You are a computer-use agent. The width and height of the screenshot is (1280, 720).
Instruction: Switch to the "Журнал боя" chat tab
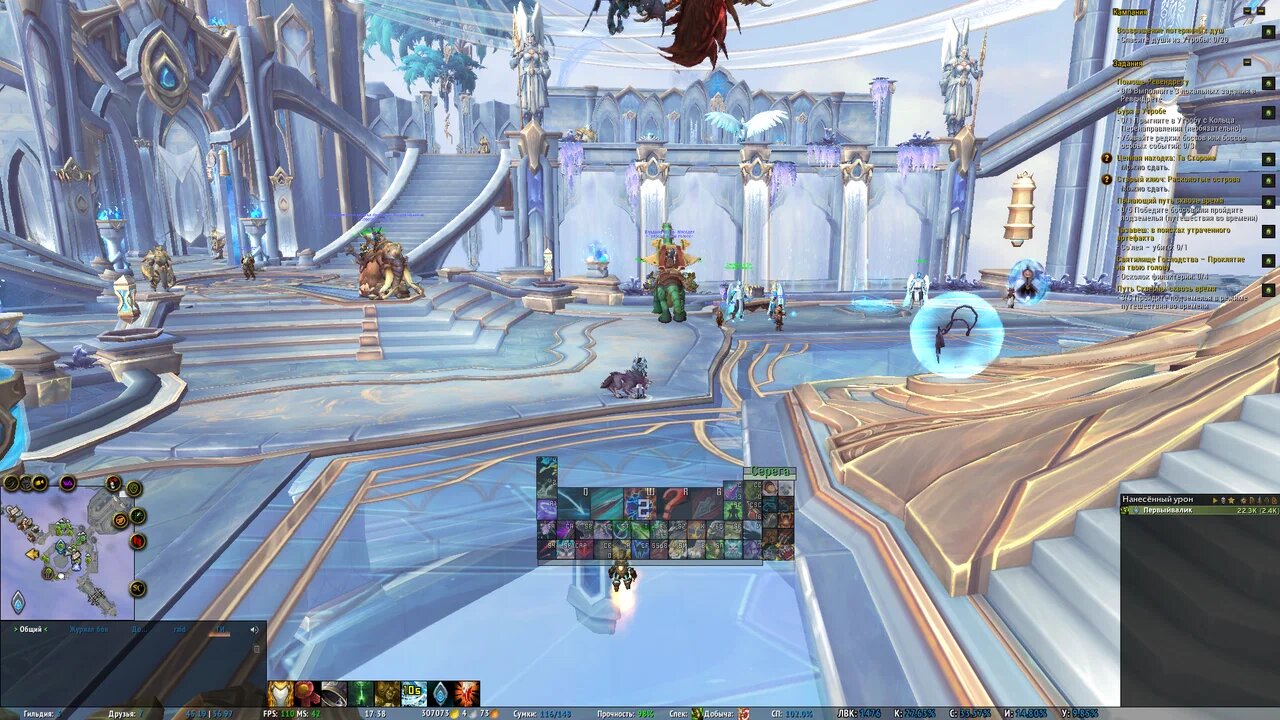89,629
